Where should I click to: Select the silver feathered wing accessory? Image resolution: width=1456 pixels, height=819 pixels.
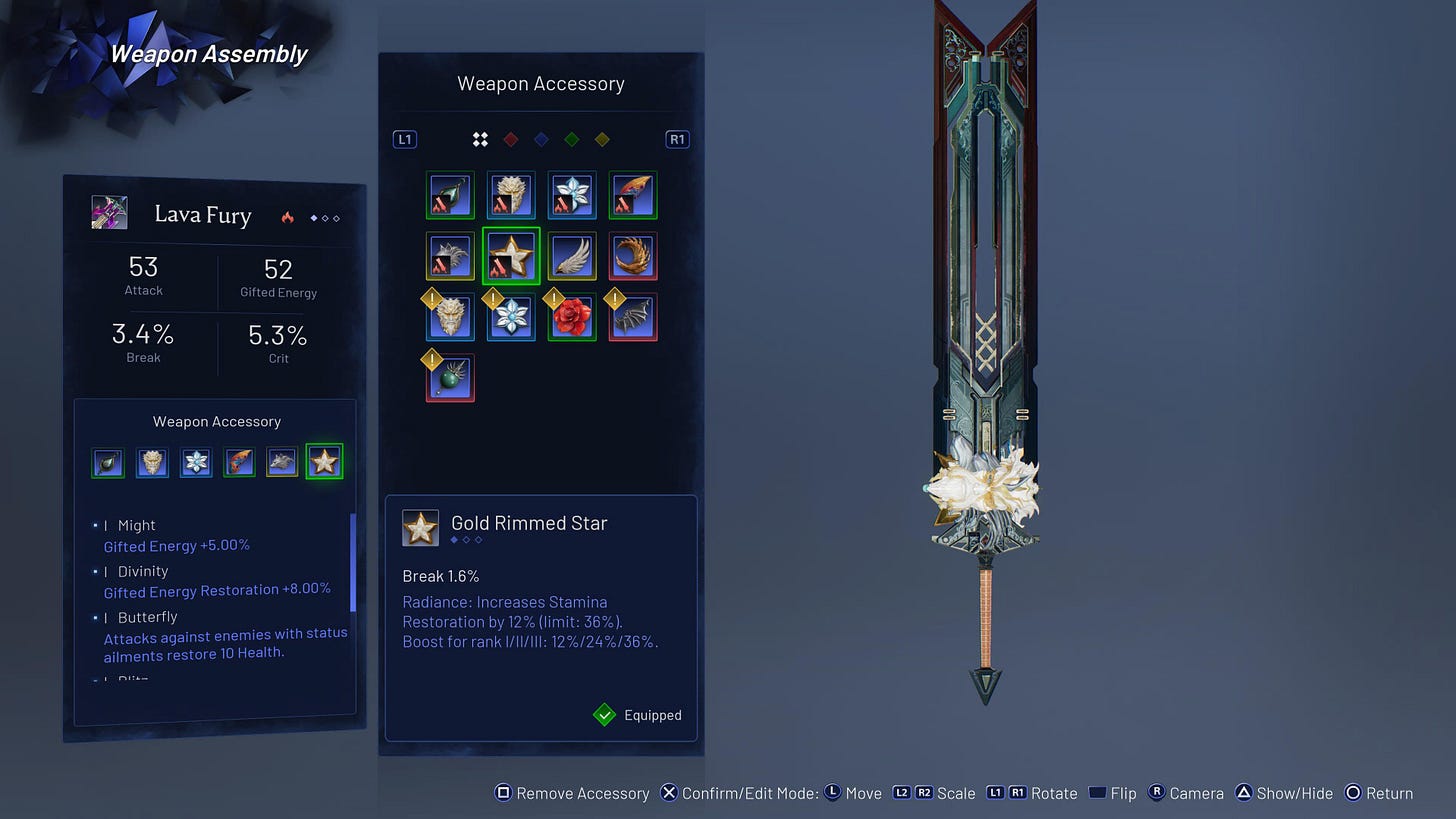tap(572, 256)
